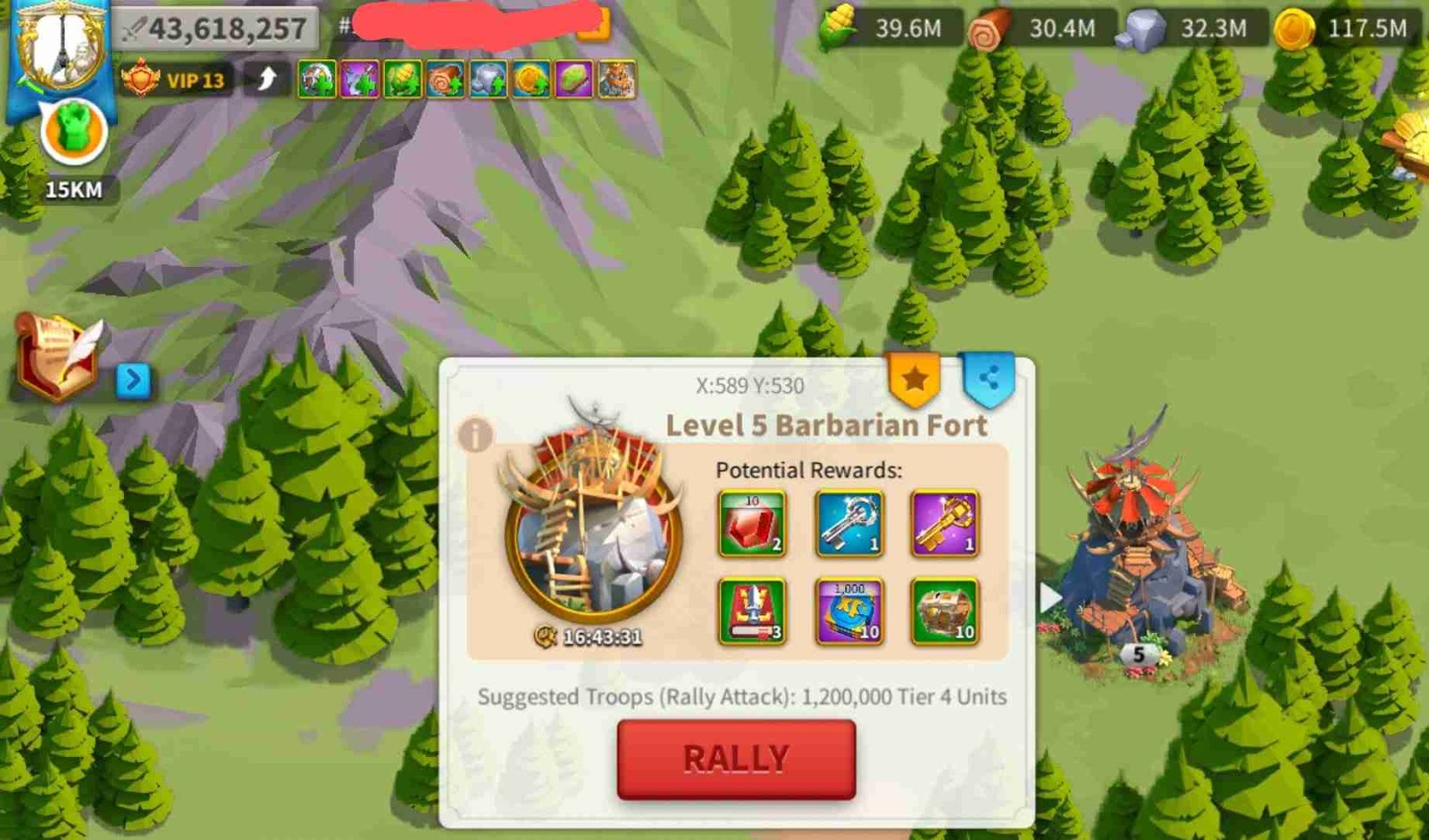The image size is (1429, 840).
Task: Open the food resource details at top right
Action: pyautogui.click(x=838, y=27)
